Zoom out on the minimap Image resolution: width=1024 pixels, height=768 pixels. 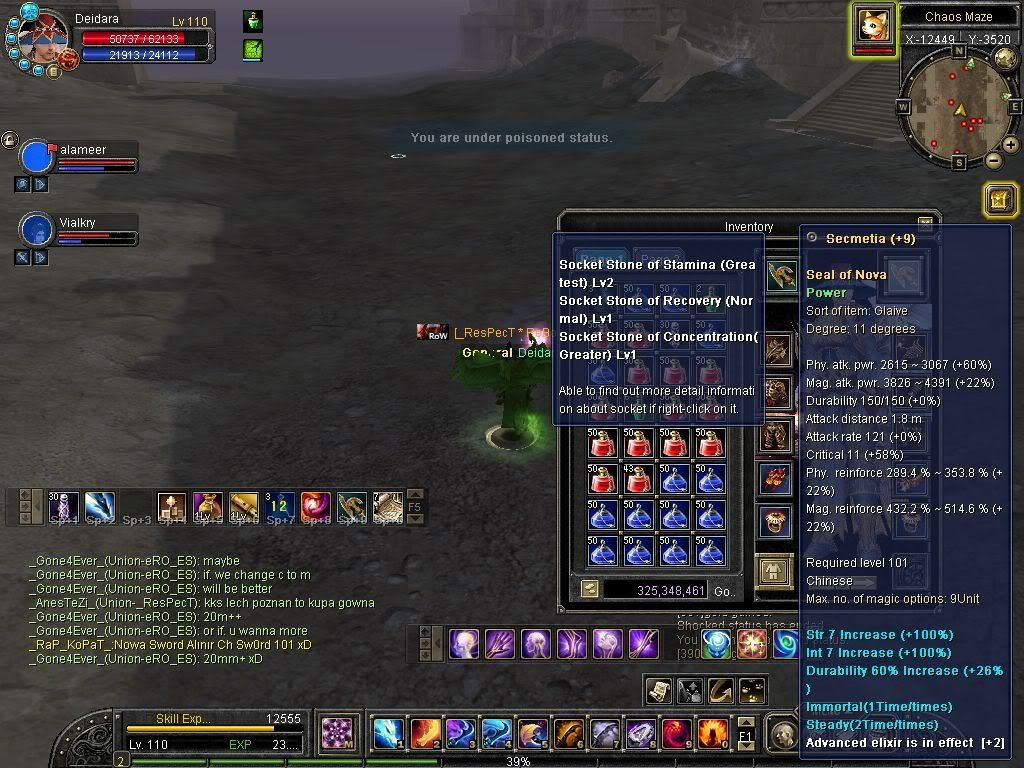pos(993,160)
